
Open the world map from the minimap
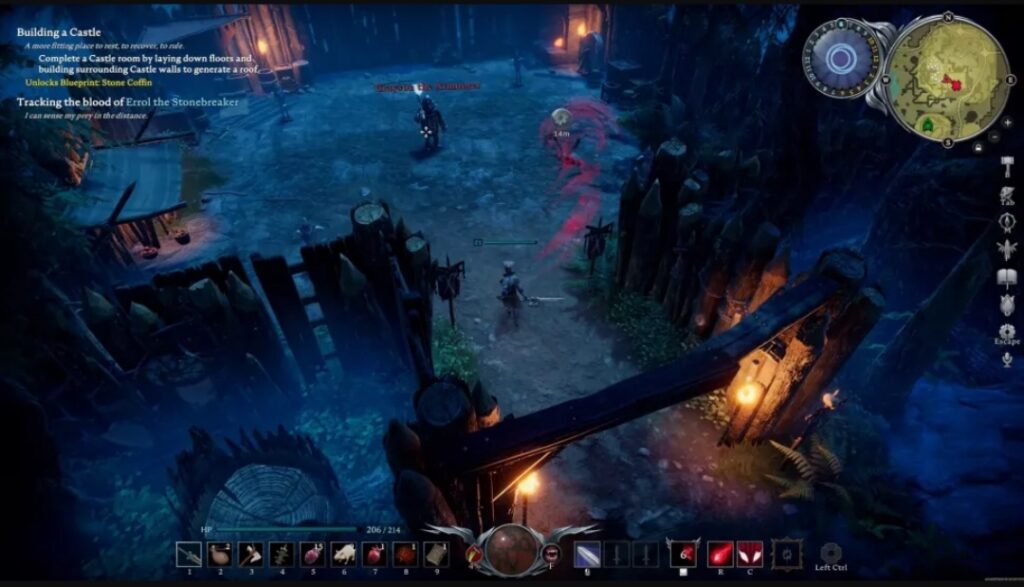point(949,78)
